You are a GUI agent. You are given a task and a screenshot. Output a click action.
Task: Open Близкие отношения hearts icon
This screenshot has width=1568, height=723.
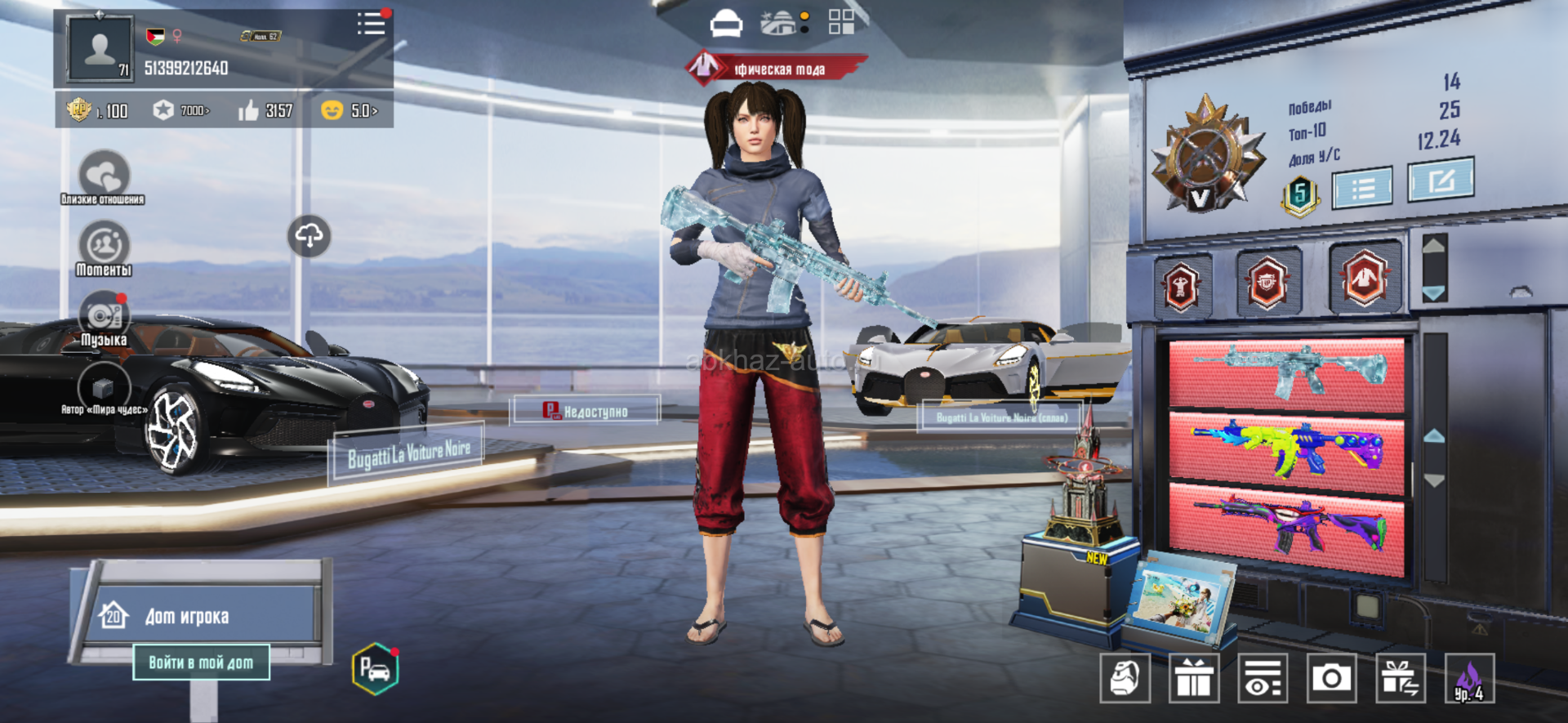point(104,175)
